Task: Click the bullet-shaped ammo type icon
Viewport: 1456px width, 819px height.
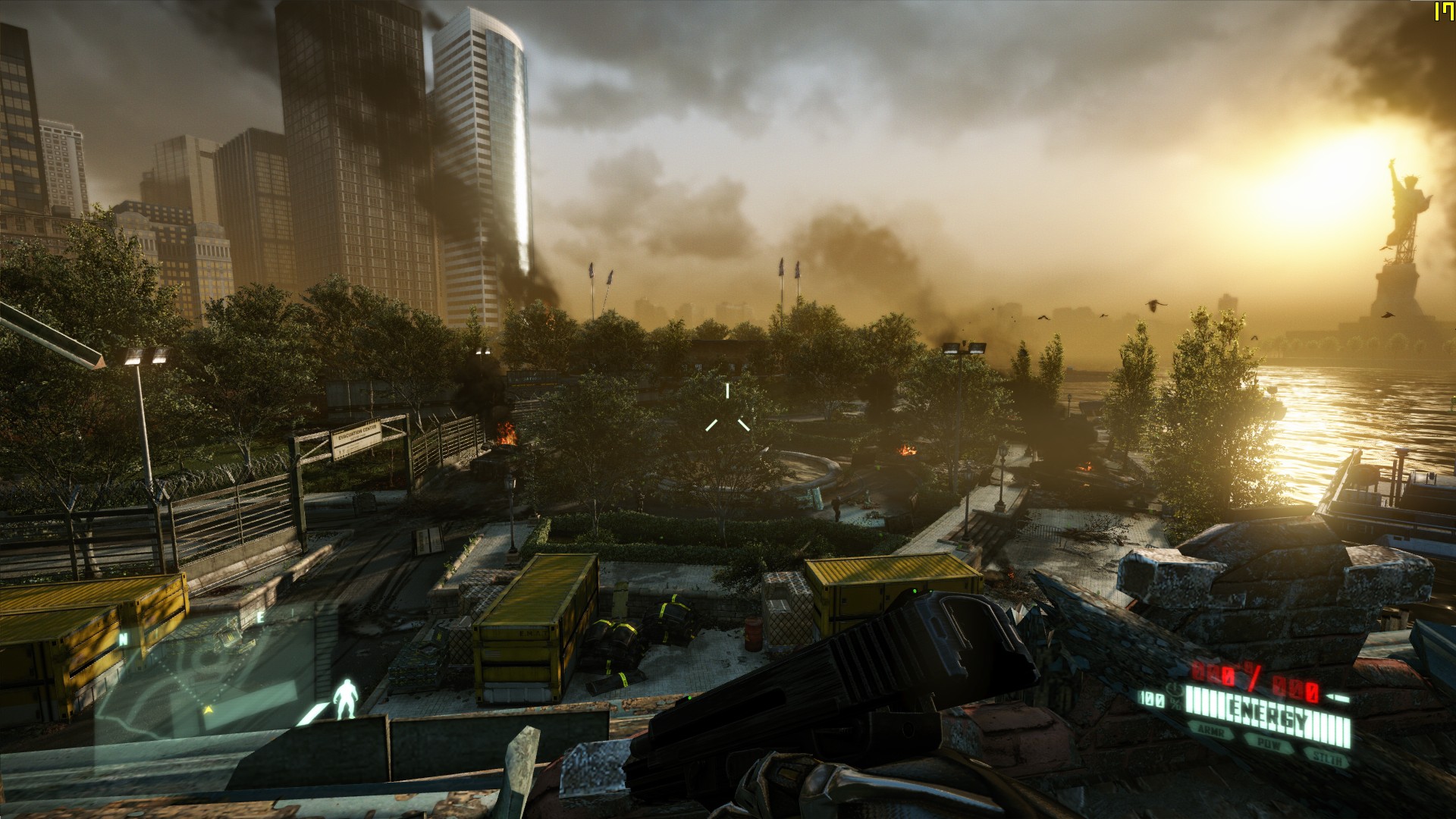Action: 1338,698
